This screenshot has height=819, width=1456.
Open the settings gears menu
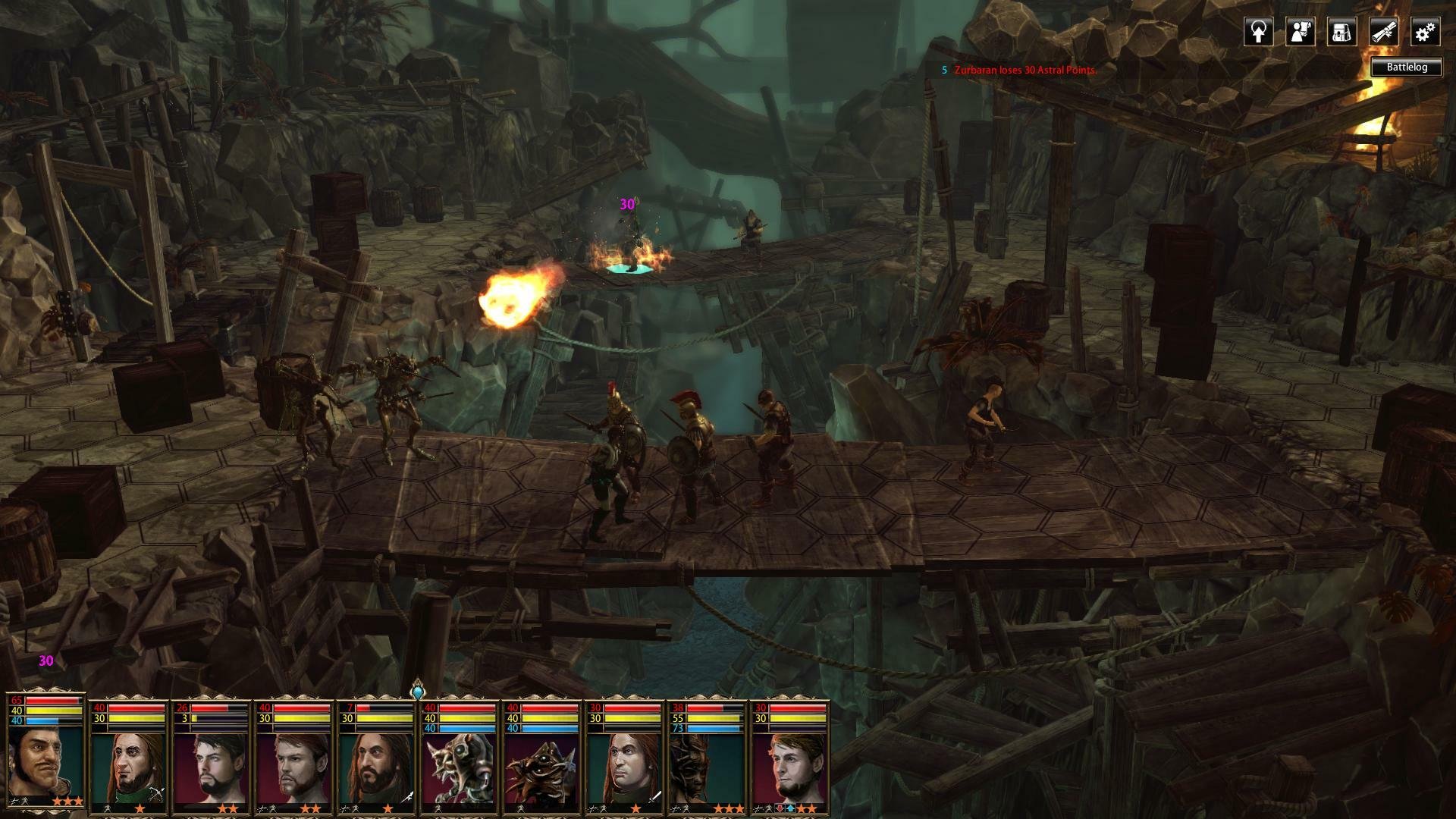(x=1425, y=32)
